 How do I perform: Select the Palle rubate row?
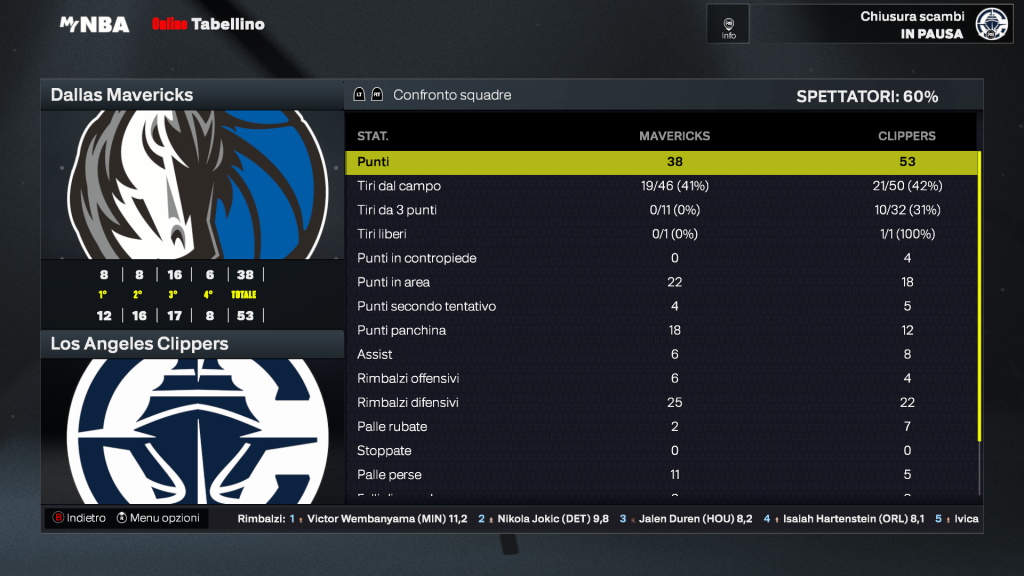click(660, 426)
